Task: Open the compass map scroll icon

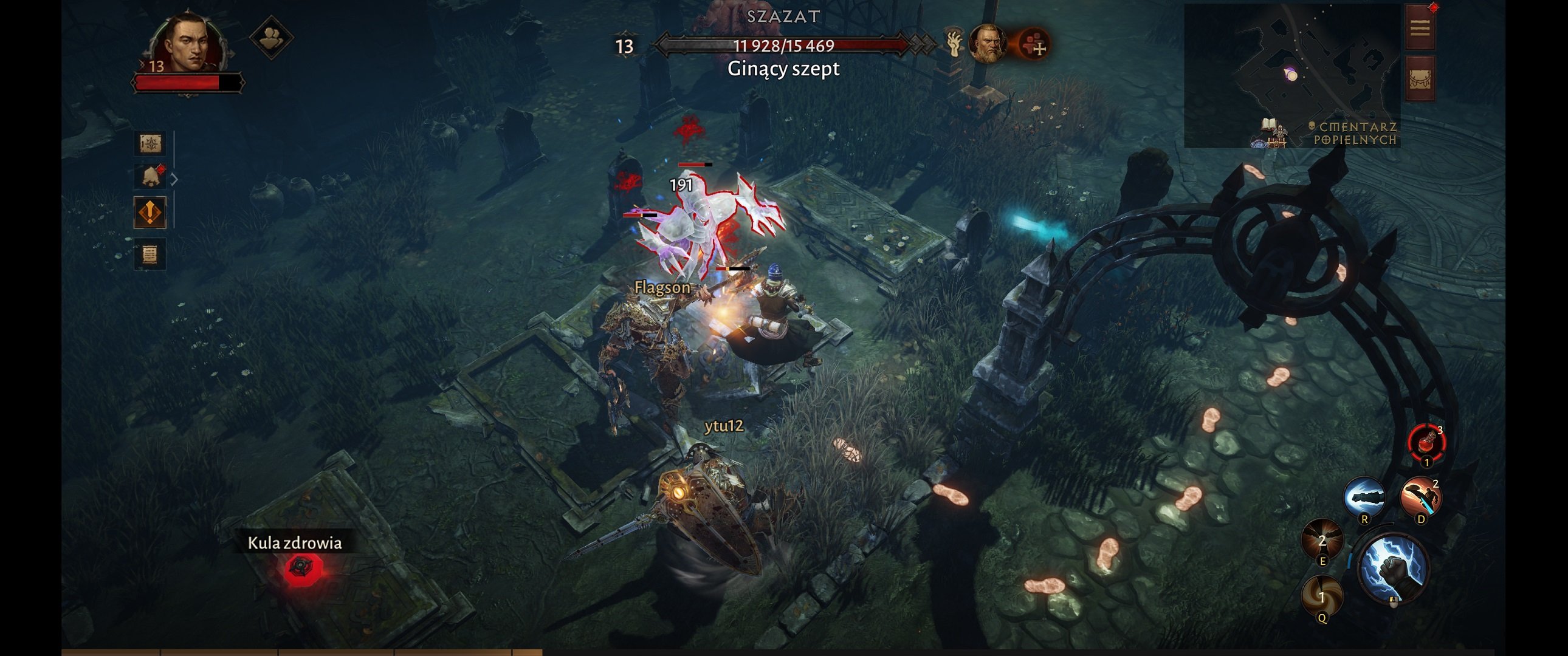Action: coord(150,143)
